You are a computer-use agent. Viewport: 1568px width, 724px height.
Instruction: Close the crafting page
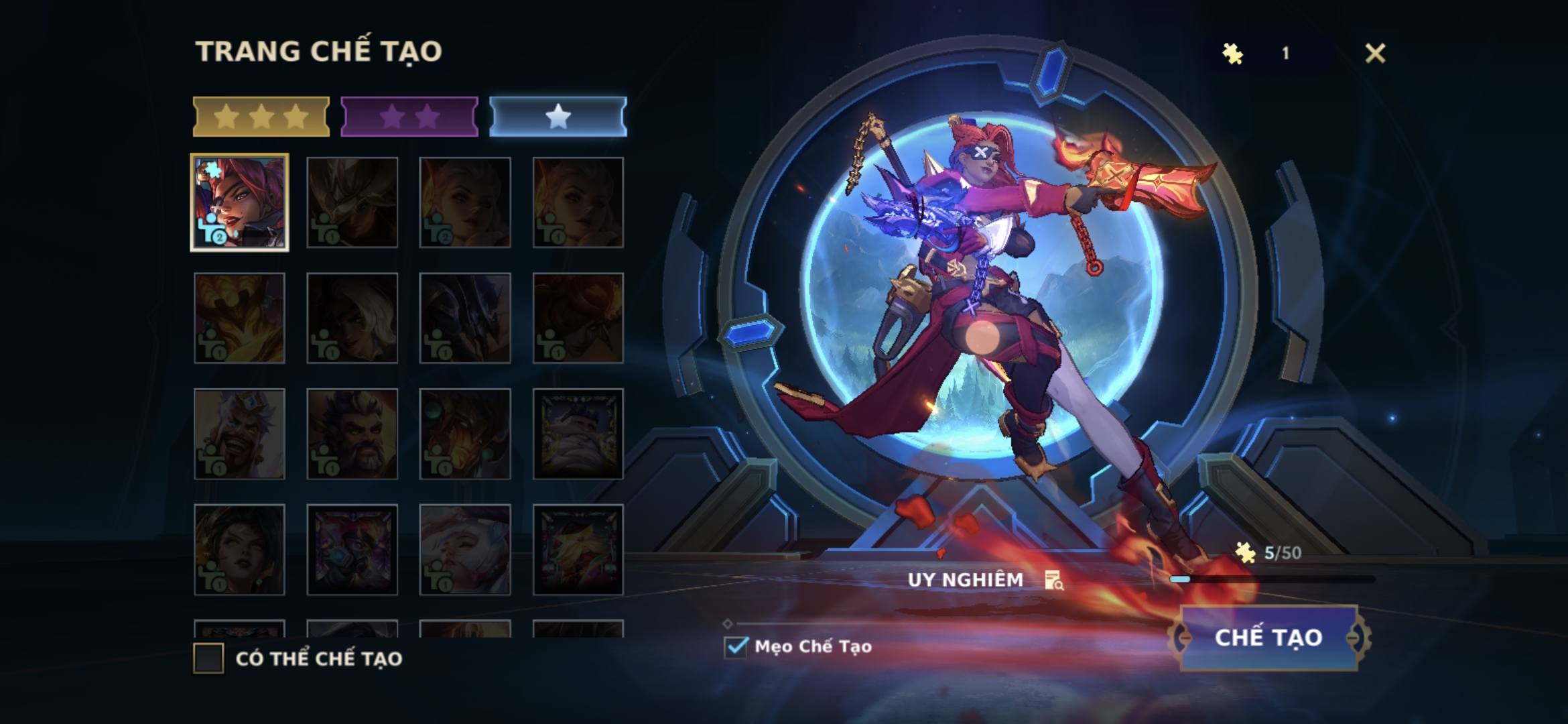(x=1374, y=53)
